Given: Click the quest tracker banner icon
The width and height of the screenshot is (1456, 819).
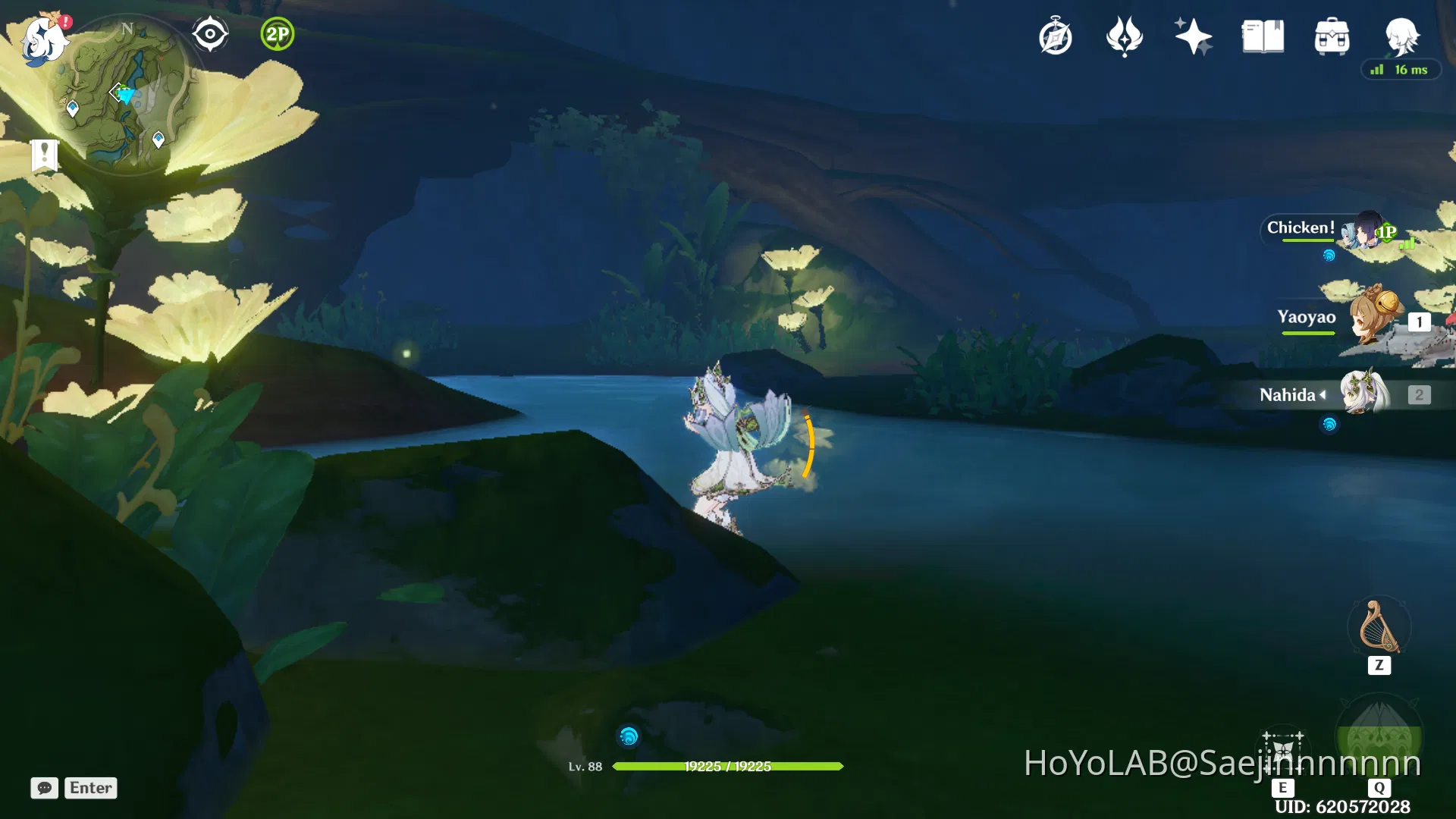Looking at the screenshot, I should tap(44, 155).
